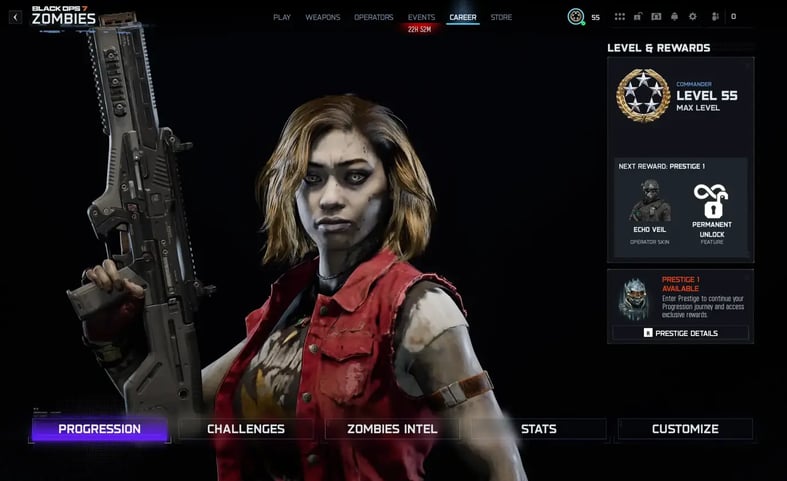
Task: Open the settings gear icon
Action: [x=692, y=17]
